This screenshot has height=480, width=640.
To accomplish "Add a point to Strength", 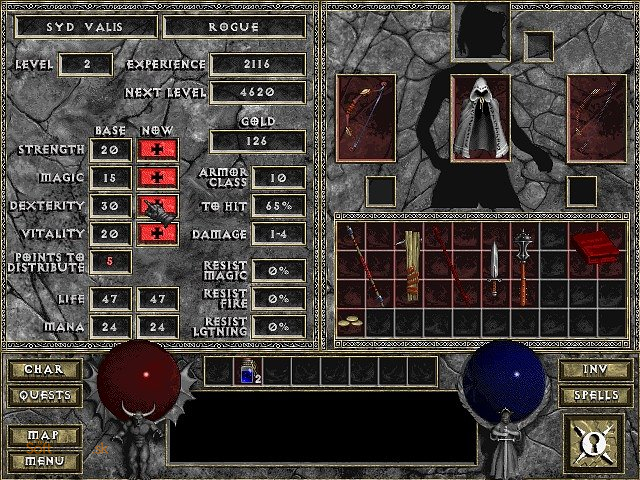I will 152,149.
